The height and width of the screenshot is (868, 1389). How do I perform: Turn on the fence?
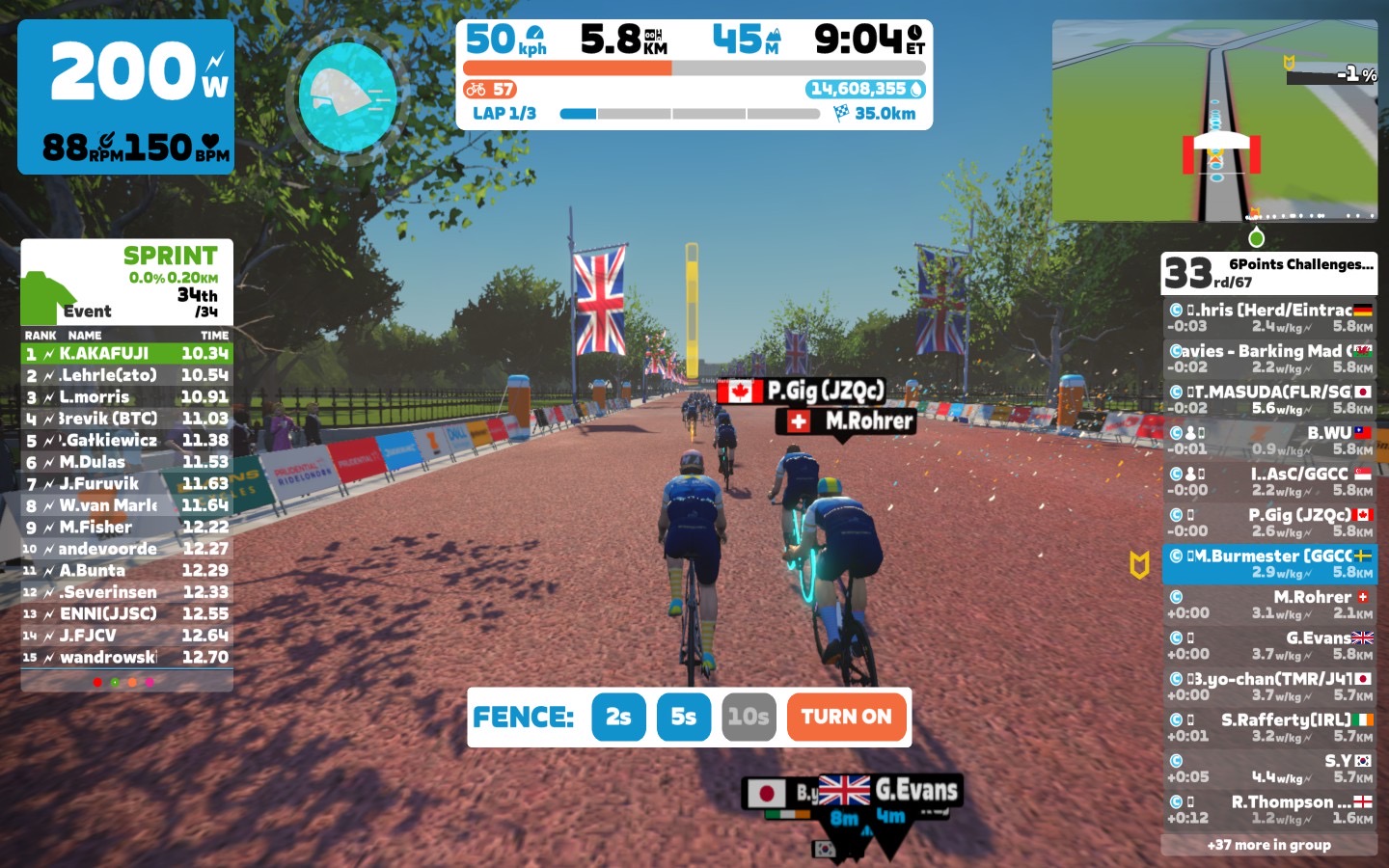846,718
